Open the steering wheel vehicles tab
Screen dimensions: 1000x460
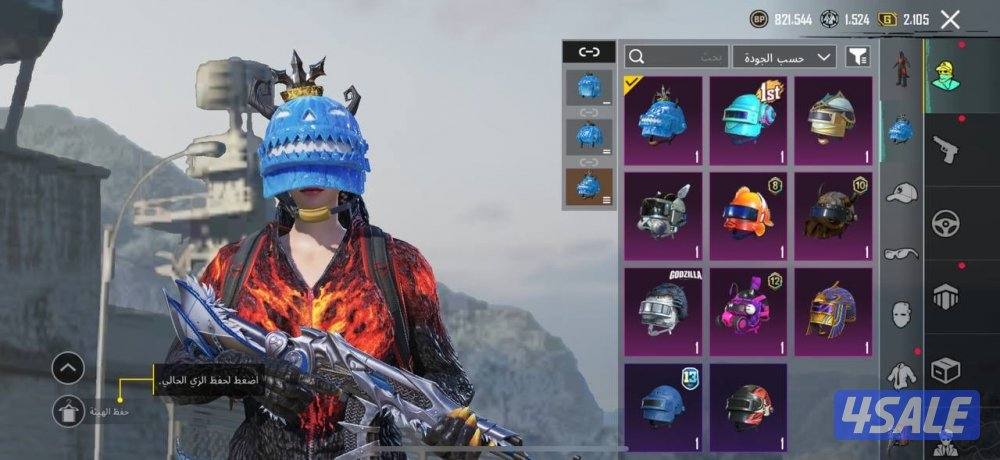coord(945,223)
